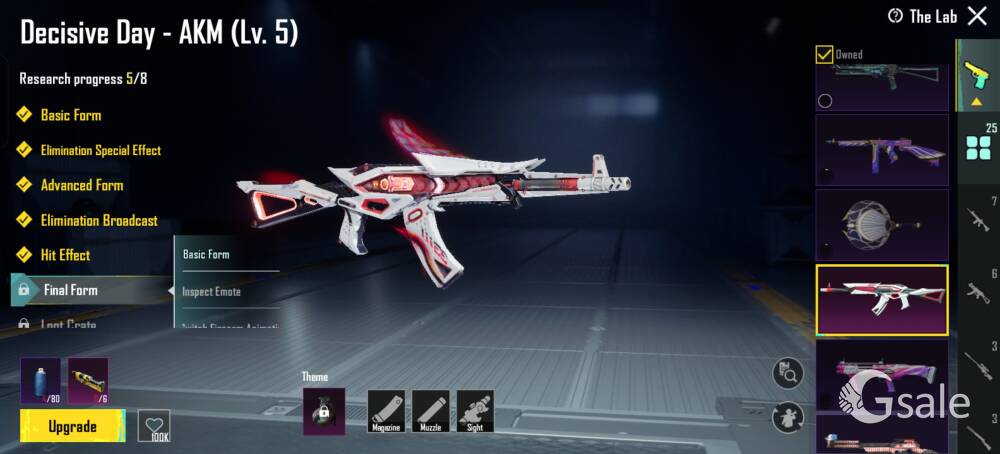The width and height of the screenshot is (1000, 454).
Task: Choose Inspect Emote in the submenu
Action: 211,292
